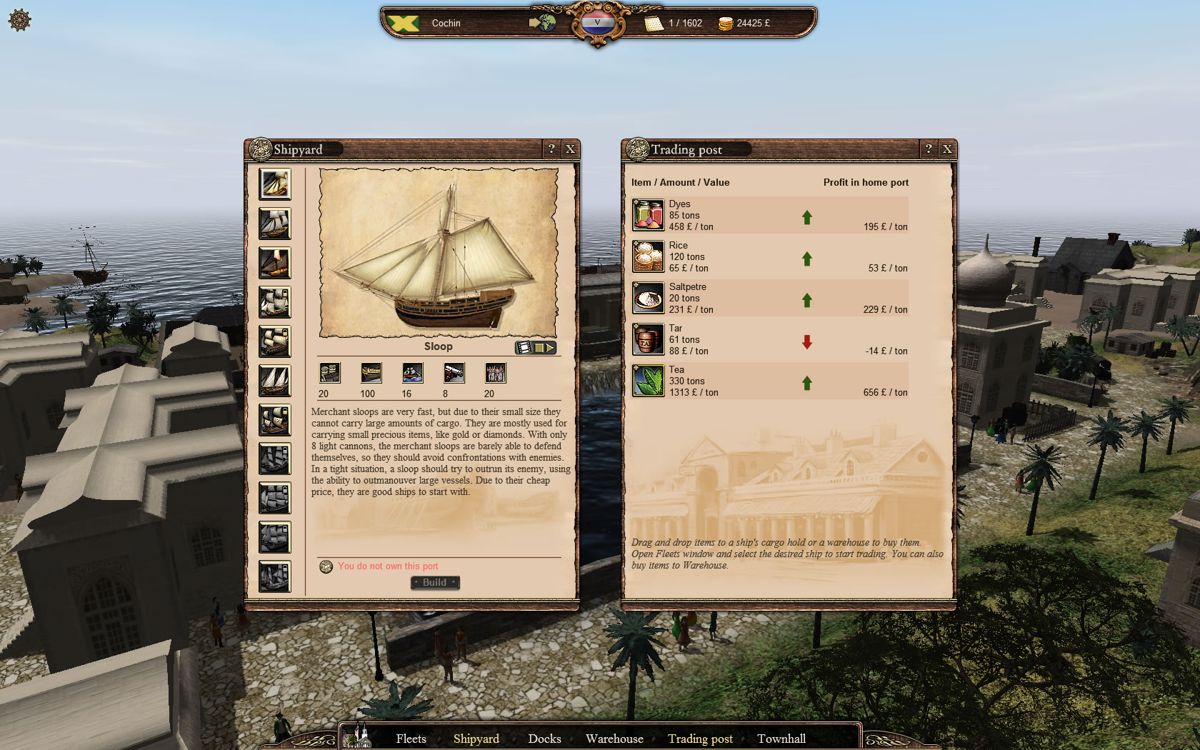
Task: Open help for the Shipyard window
Action: (551, 149)
